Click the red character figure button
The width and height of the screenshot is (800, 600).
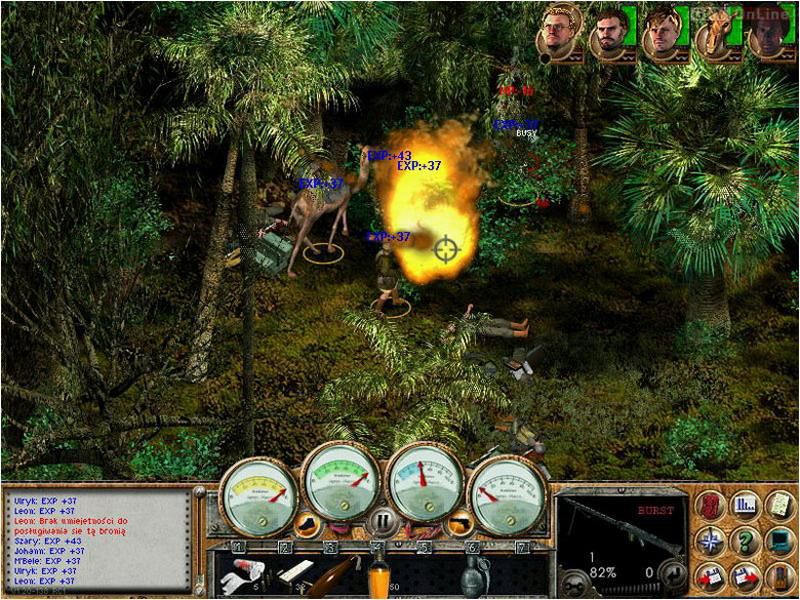(708, 505)
